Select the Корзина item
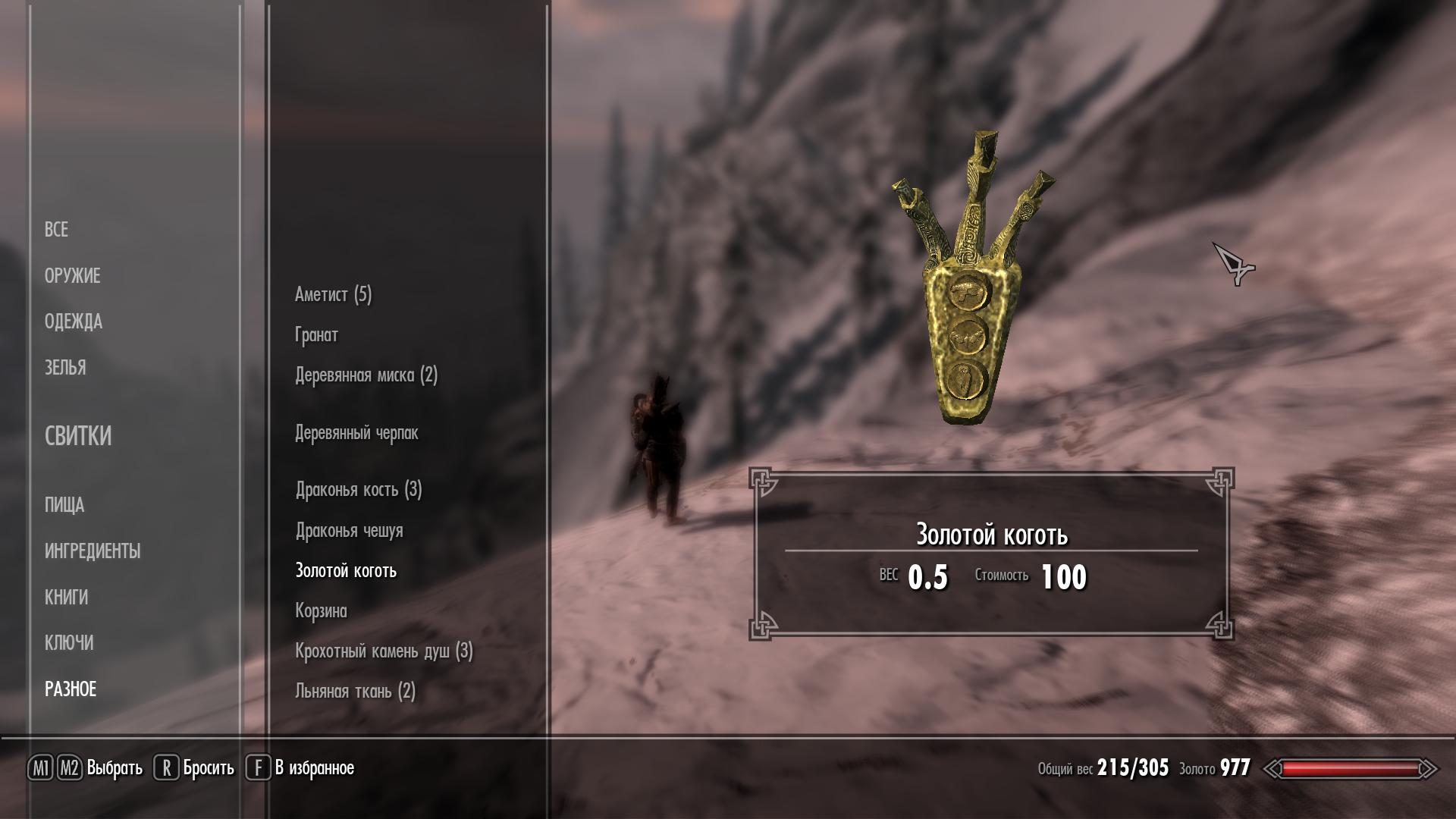The image size is (1456, 819). pyautogui.click(x=321, y=611)
